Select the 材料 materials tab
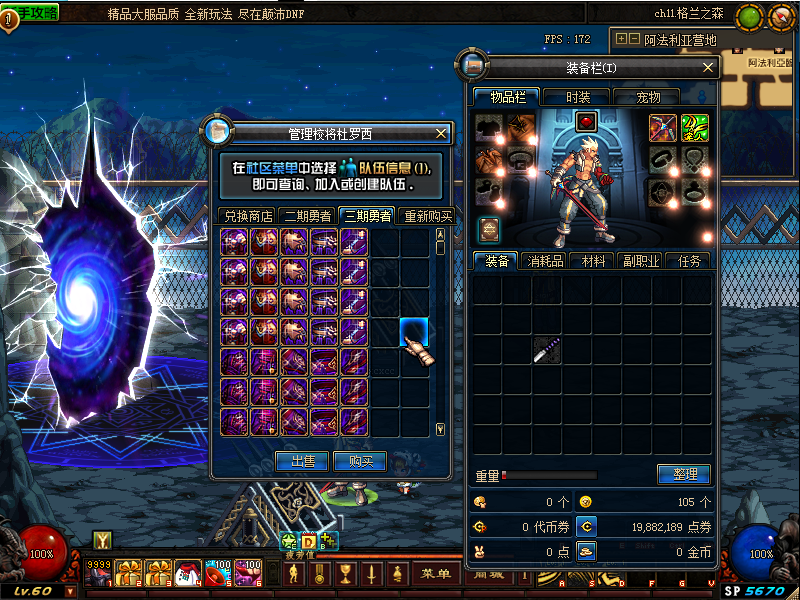Image resolution: width=800 pixels, height=600 pixels. tap(593, 261)
